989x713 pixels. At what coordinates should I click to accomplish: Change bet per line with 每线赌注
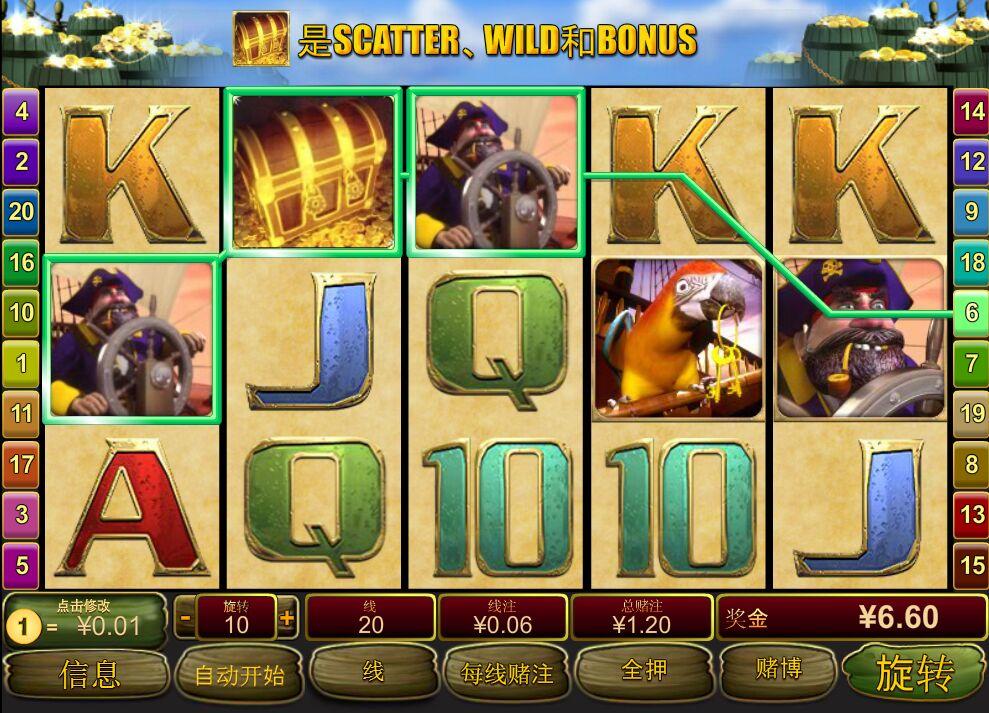tap(506, 673)
